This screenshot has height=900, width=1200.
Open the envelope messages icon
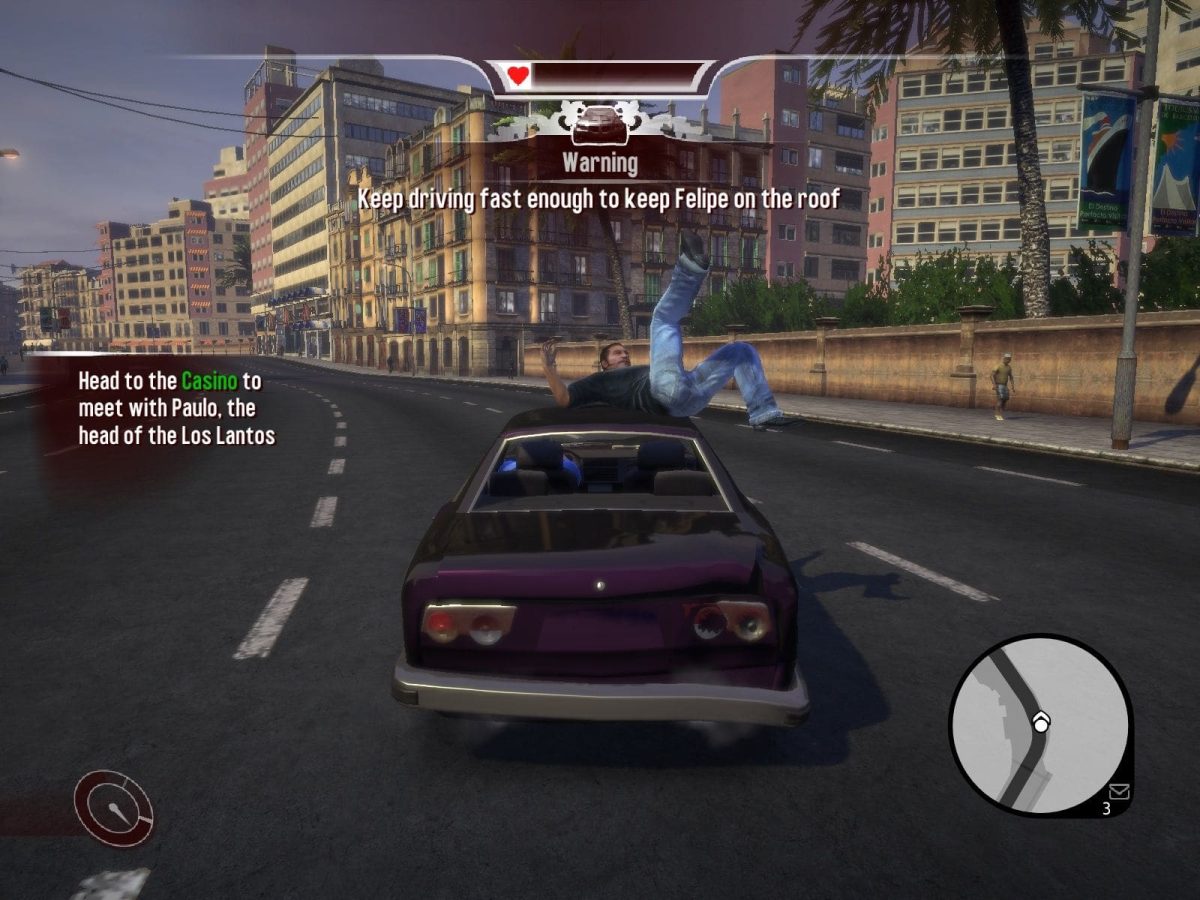click(1118, 791)
